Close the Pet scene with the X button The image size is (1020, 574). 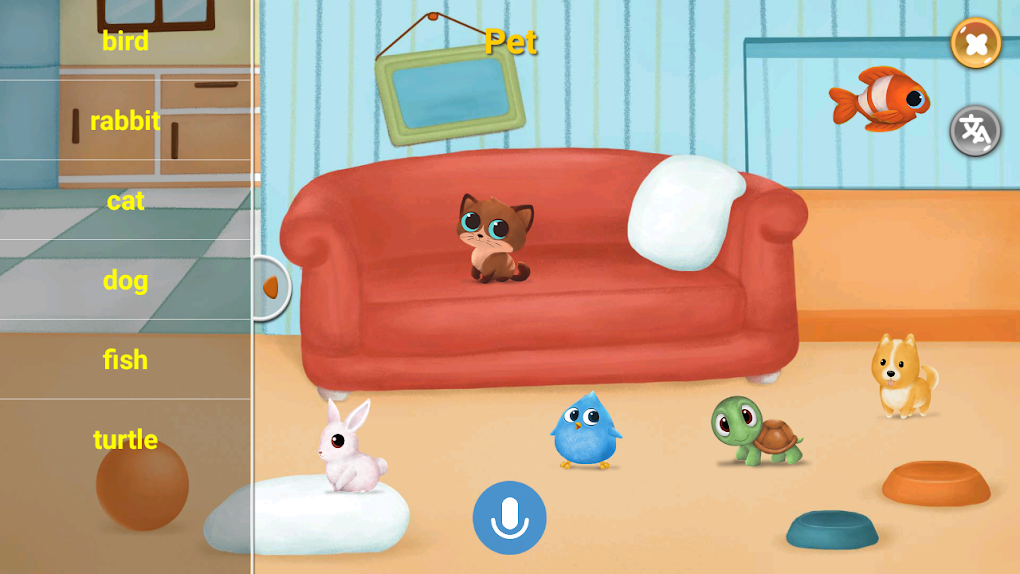[975, 44]
